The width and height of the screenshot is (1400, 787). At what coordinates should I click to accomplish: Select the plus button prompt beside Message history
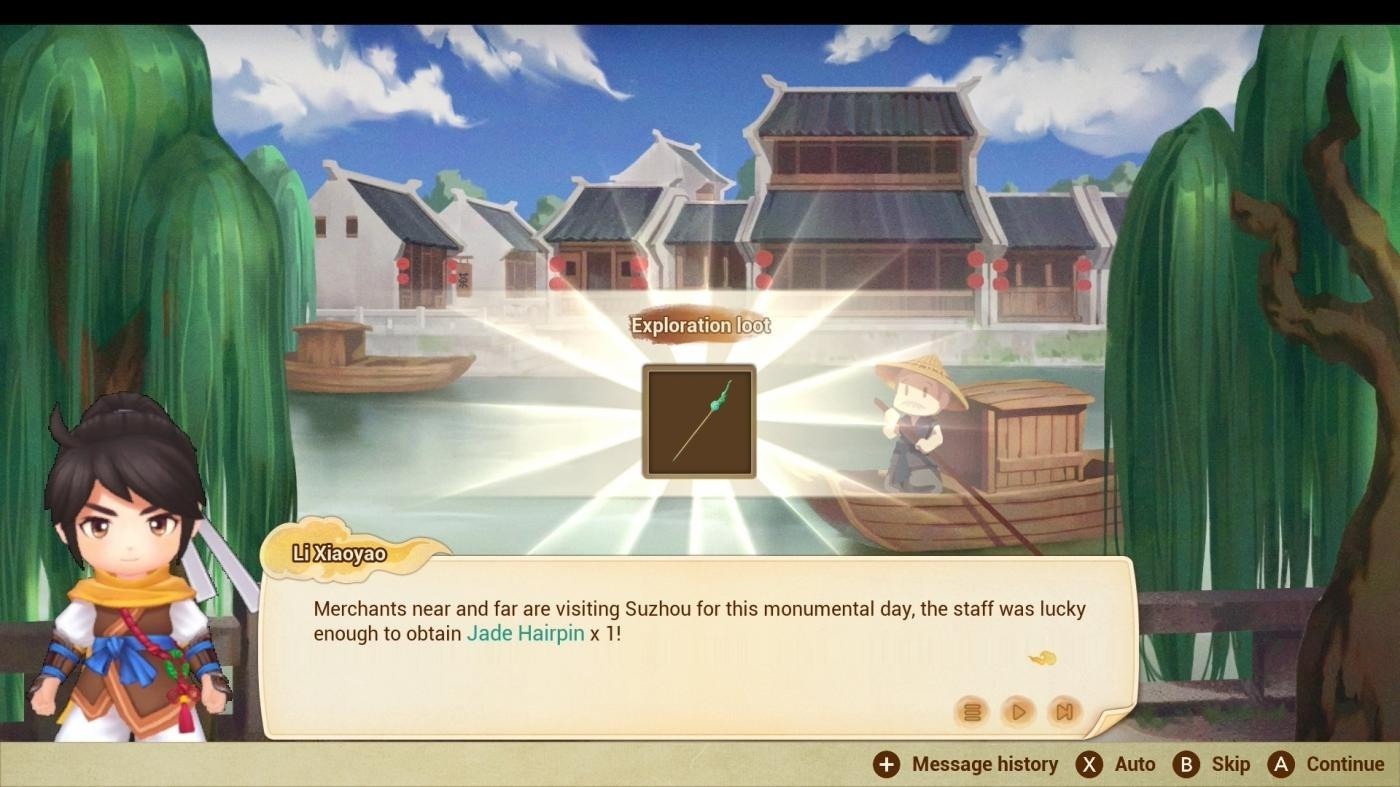884,763
